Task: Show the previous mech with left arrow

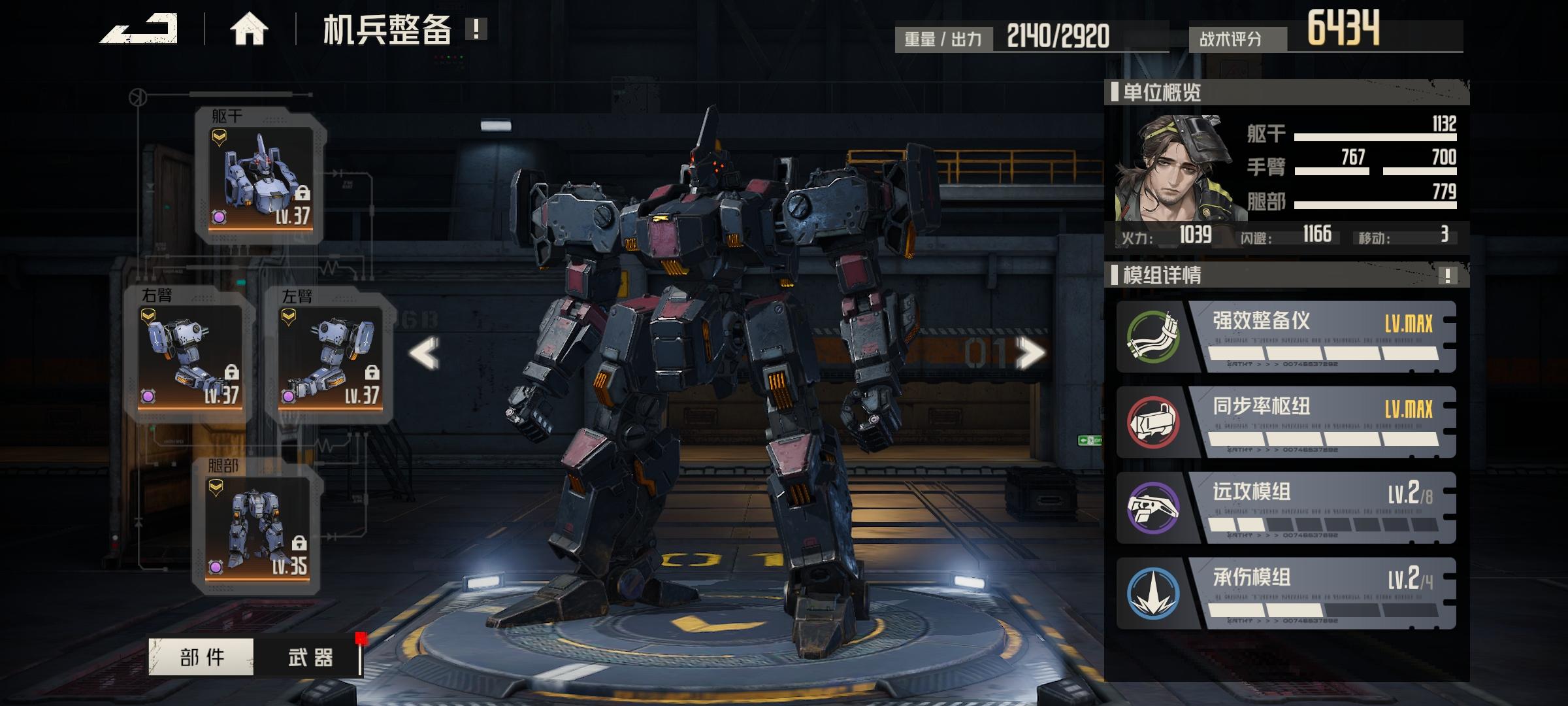Action: click(x=424, y=354)
